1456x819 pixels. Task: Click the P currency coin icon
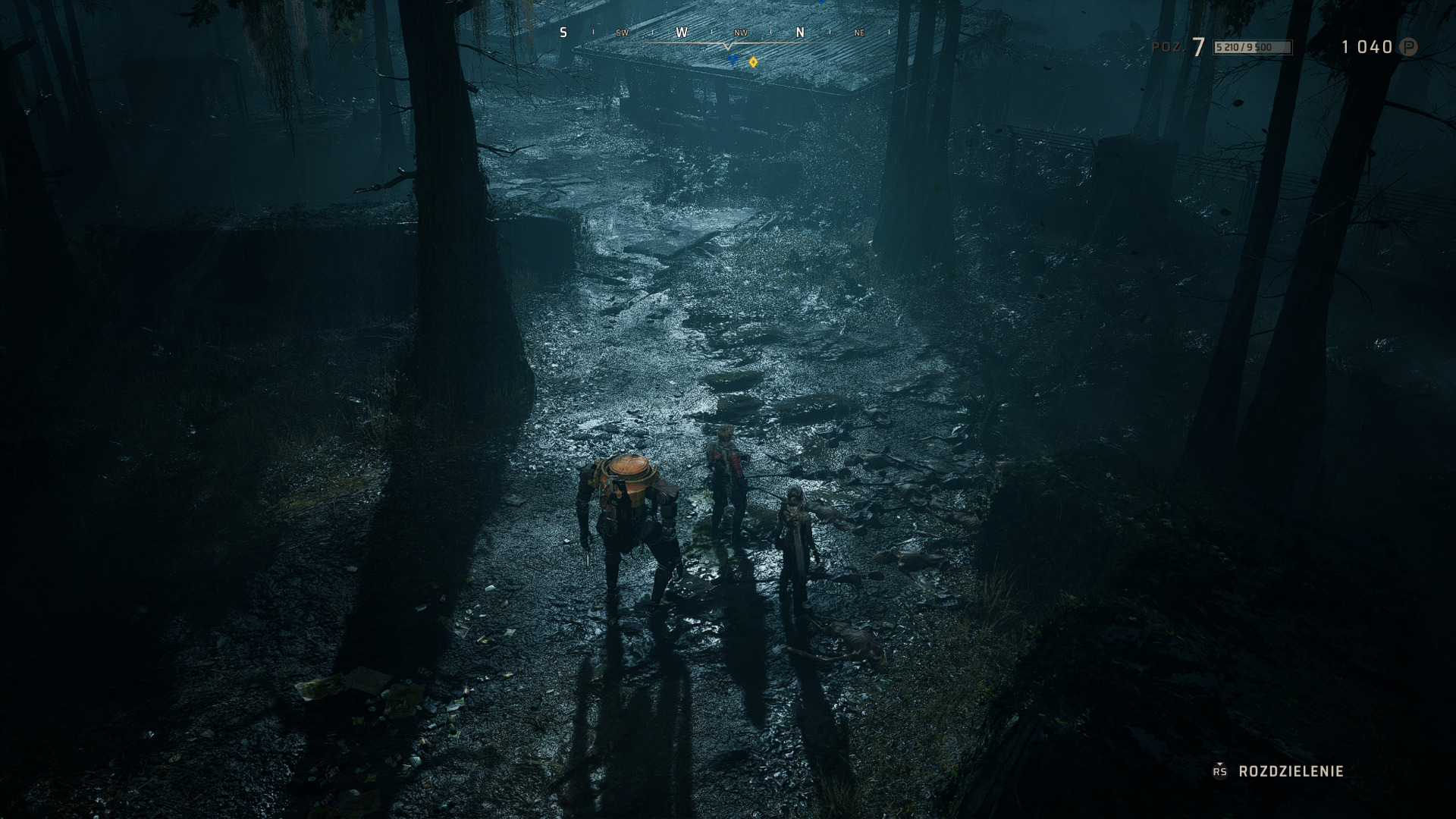point(1408,47)
